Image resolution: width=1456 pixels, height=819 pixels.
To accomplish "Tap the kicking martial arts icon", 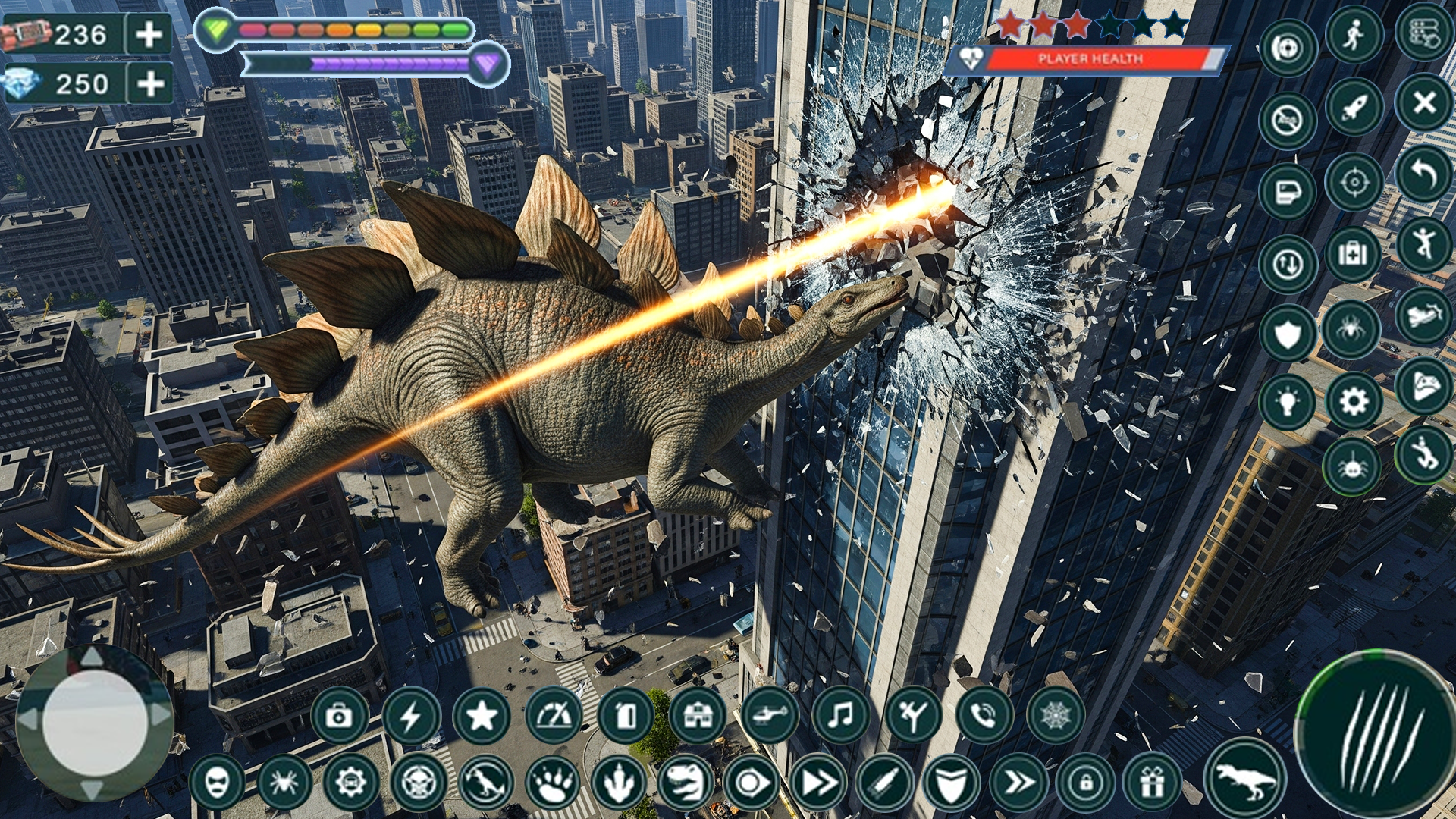I will (x=912, y=714).
